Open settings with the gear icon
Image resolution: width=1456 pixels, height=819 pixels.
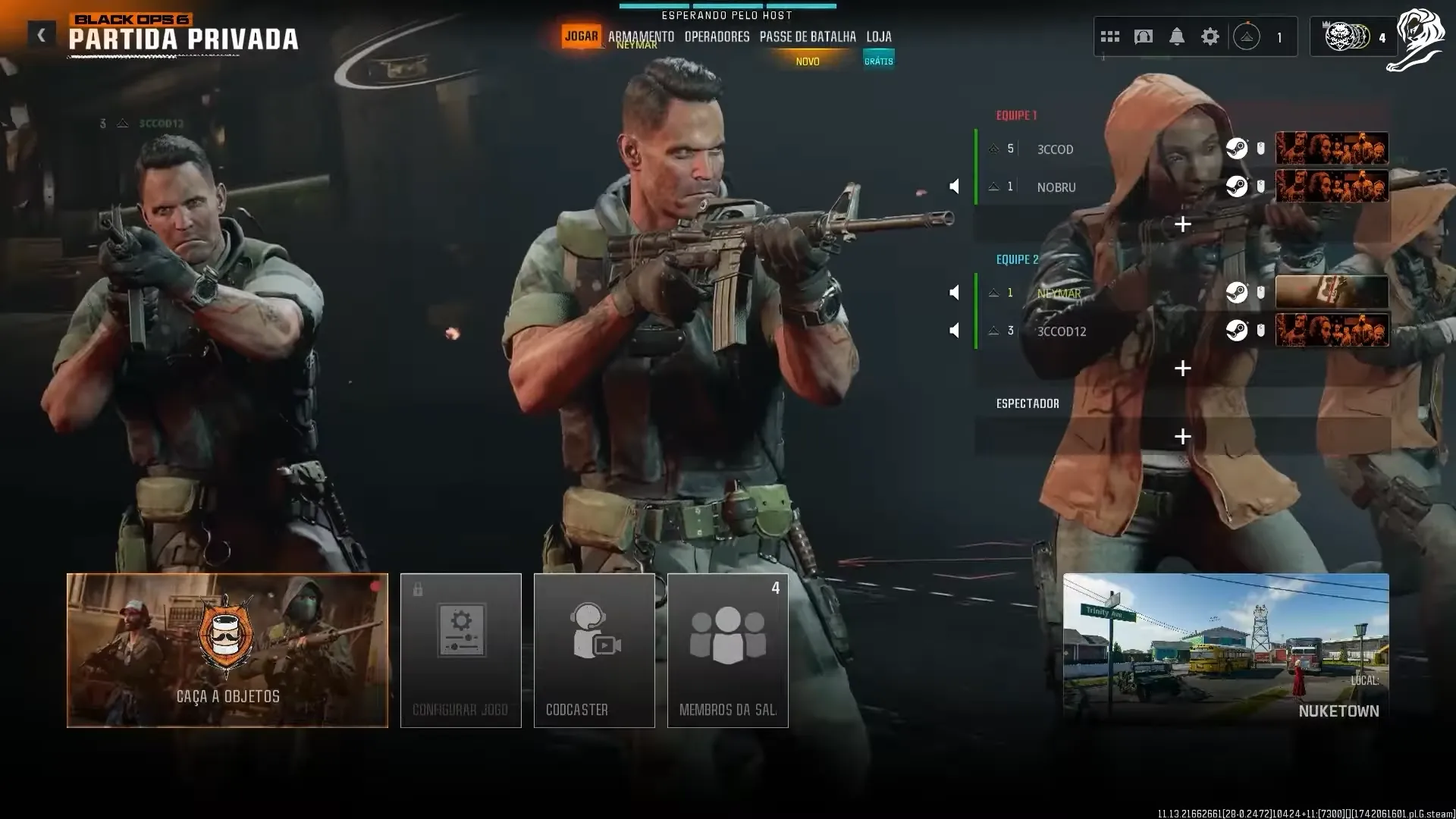coord(1210,36)
